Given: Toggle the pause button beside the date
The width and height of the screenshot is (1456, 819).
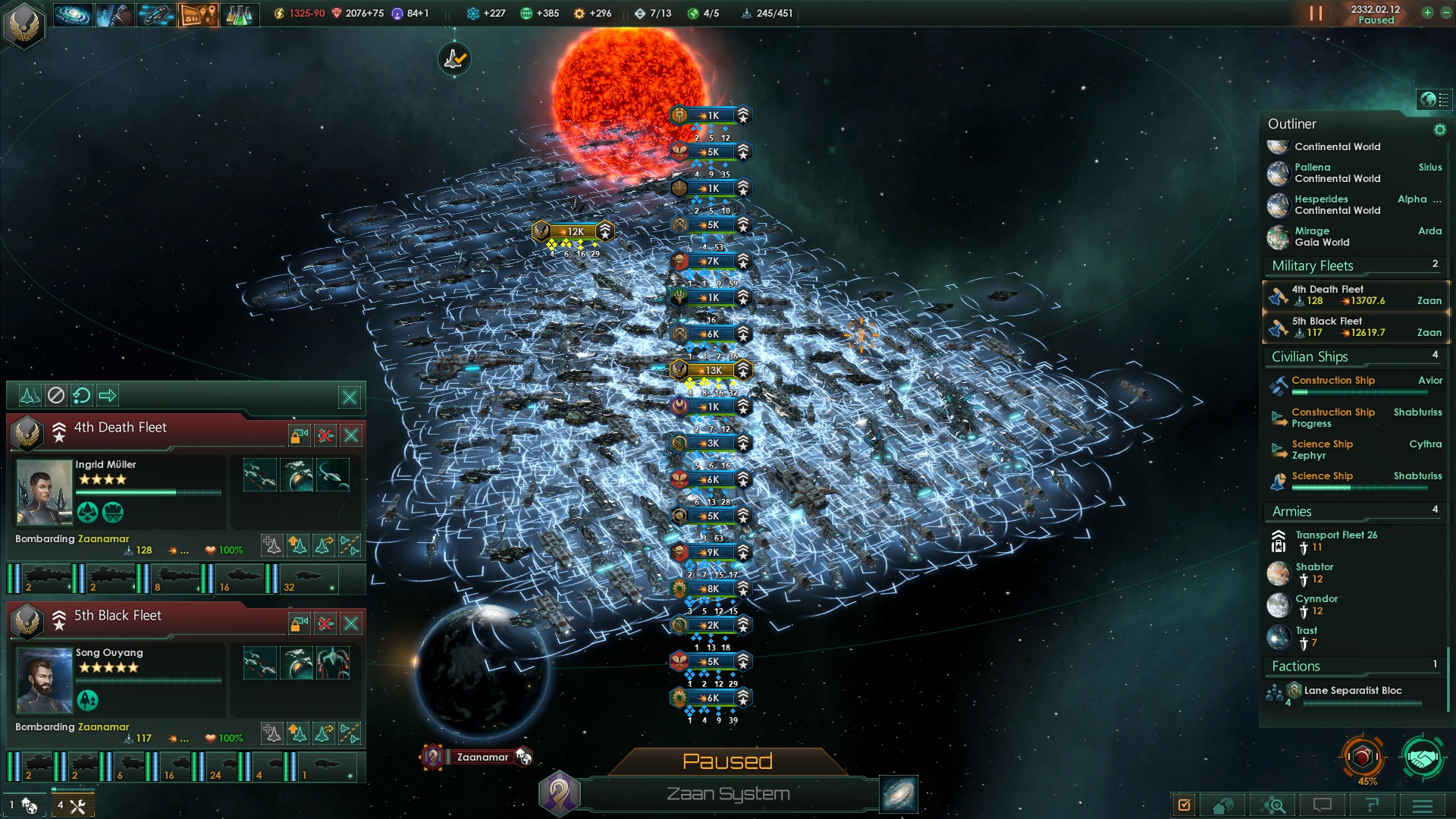Looking at the screenshot, I should [1316, 14].
